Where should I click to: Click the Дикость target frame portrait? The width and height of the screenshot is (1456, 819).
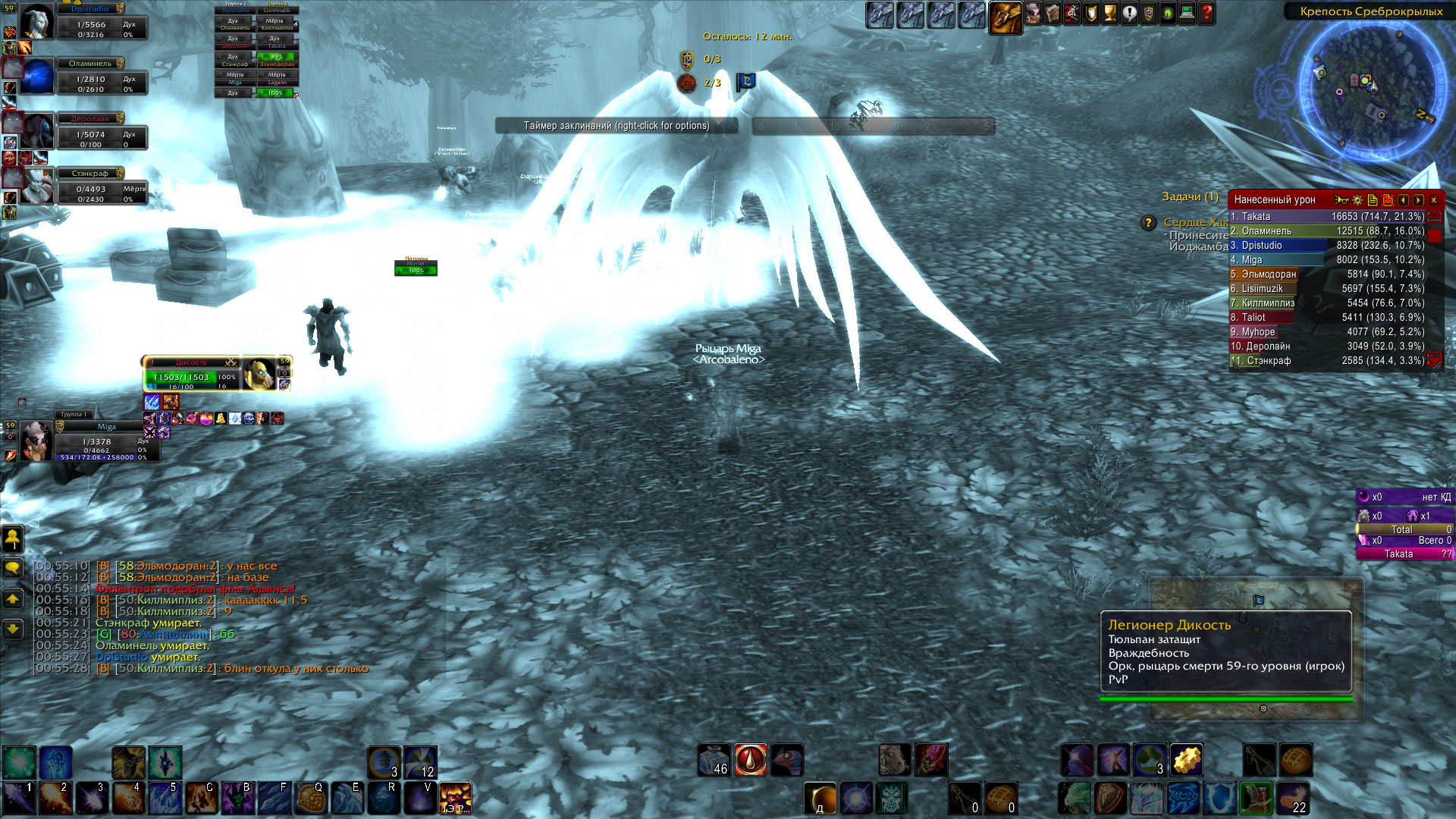coord(259,374)
